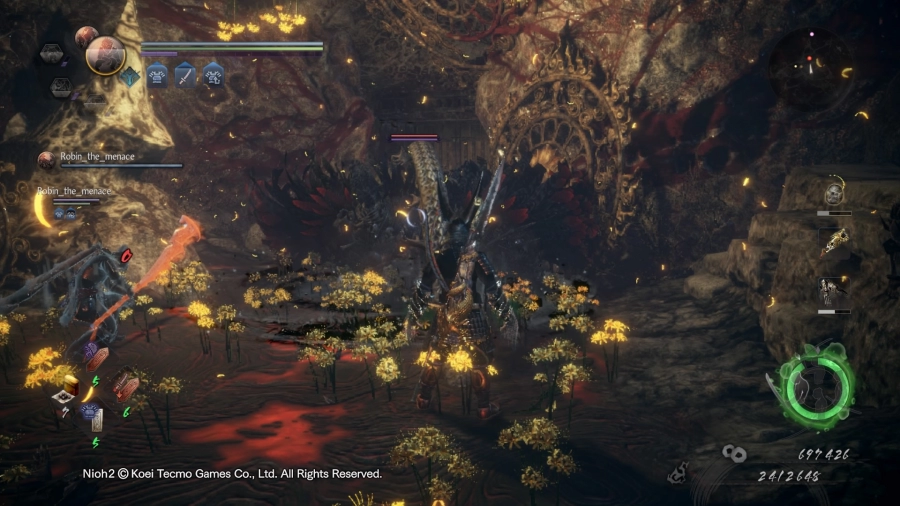Select Robin_the_menace companion portrait
This screenshot has height=506, width=900.
46,159
